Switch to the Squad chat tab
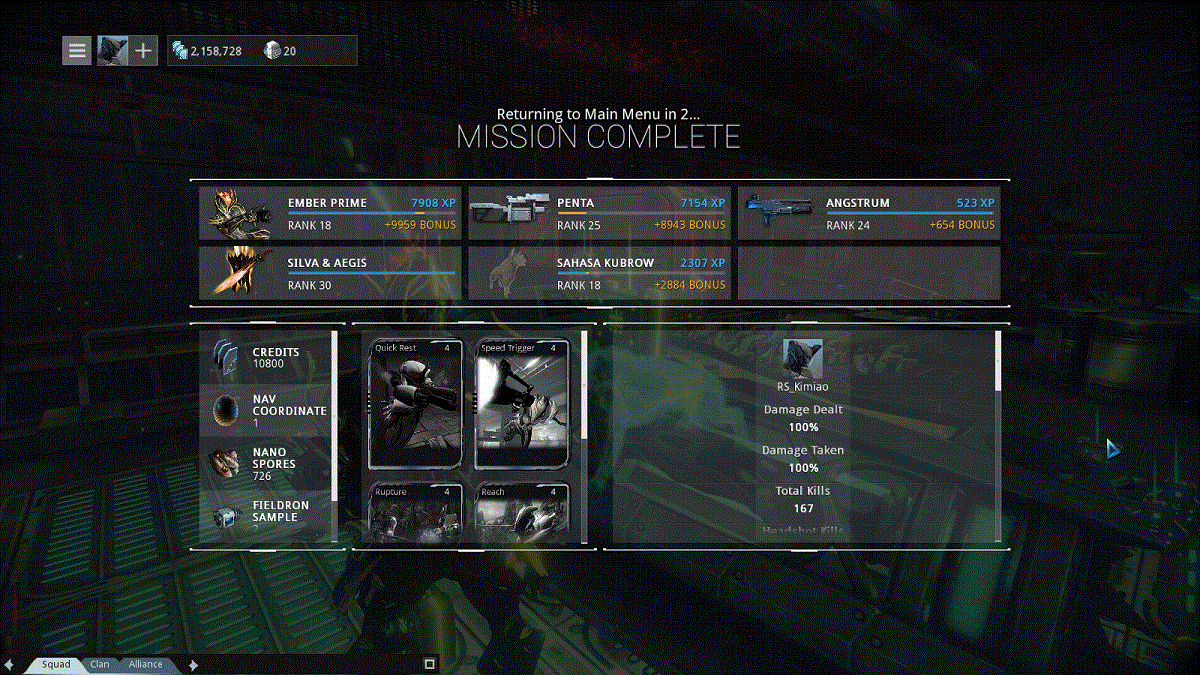This screenshot has width=1200, height=675. click(x=56, y=664)
